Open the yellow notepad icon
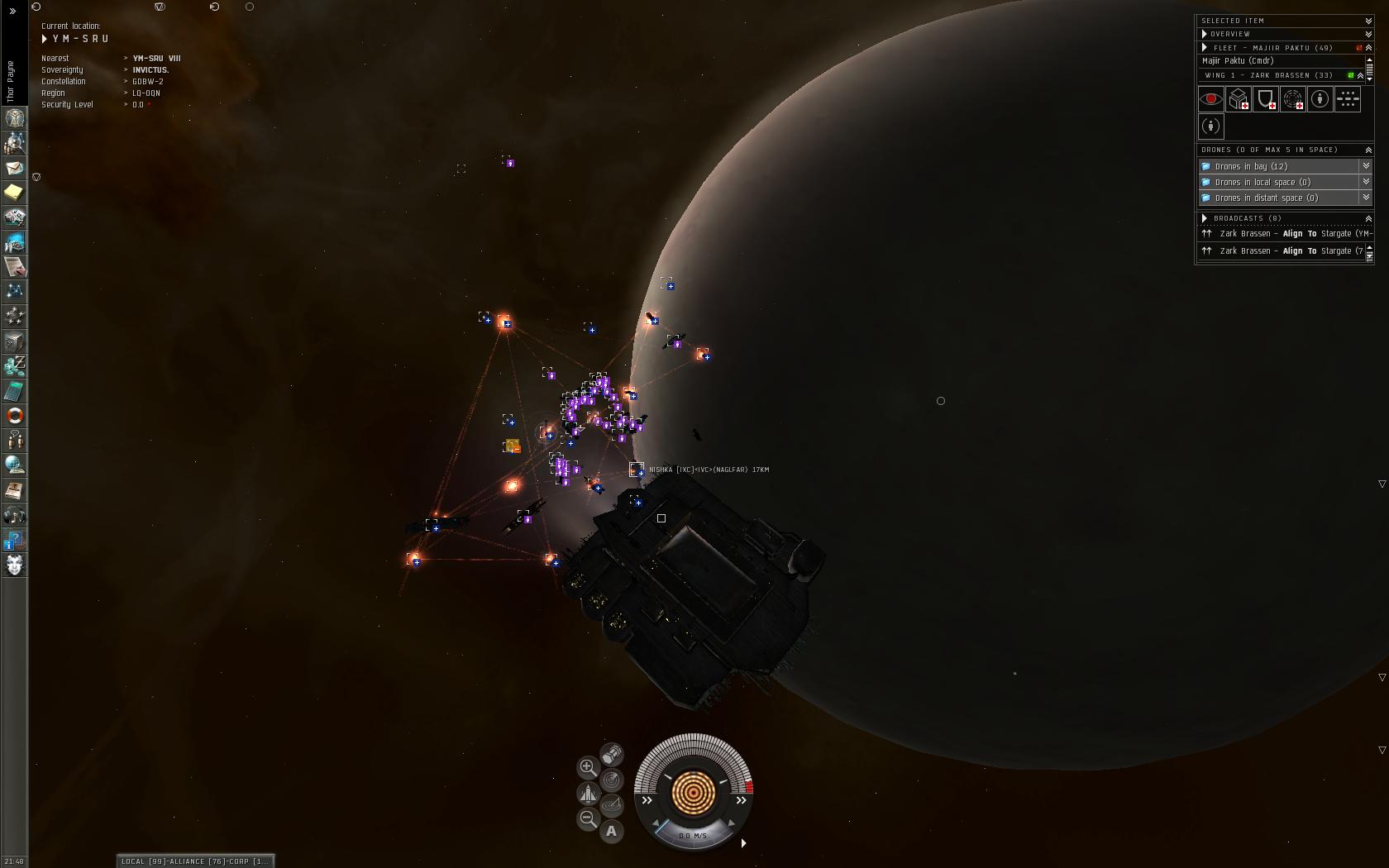The image size is (1389, 868). point(14,193)
